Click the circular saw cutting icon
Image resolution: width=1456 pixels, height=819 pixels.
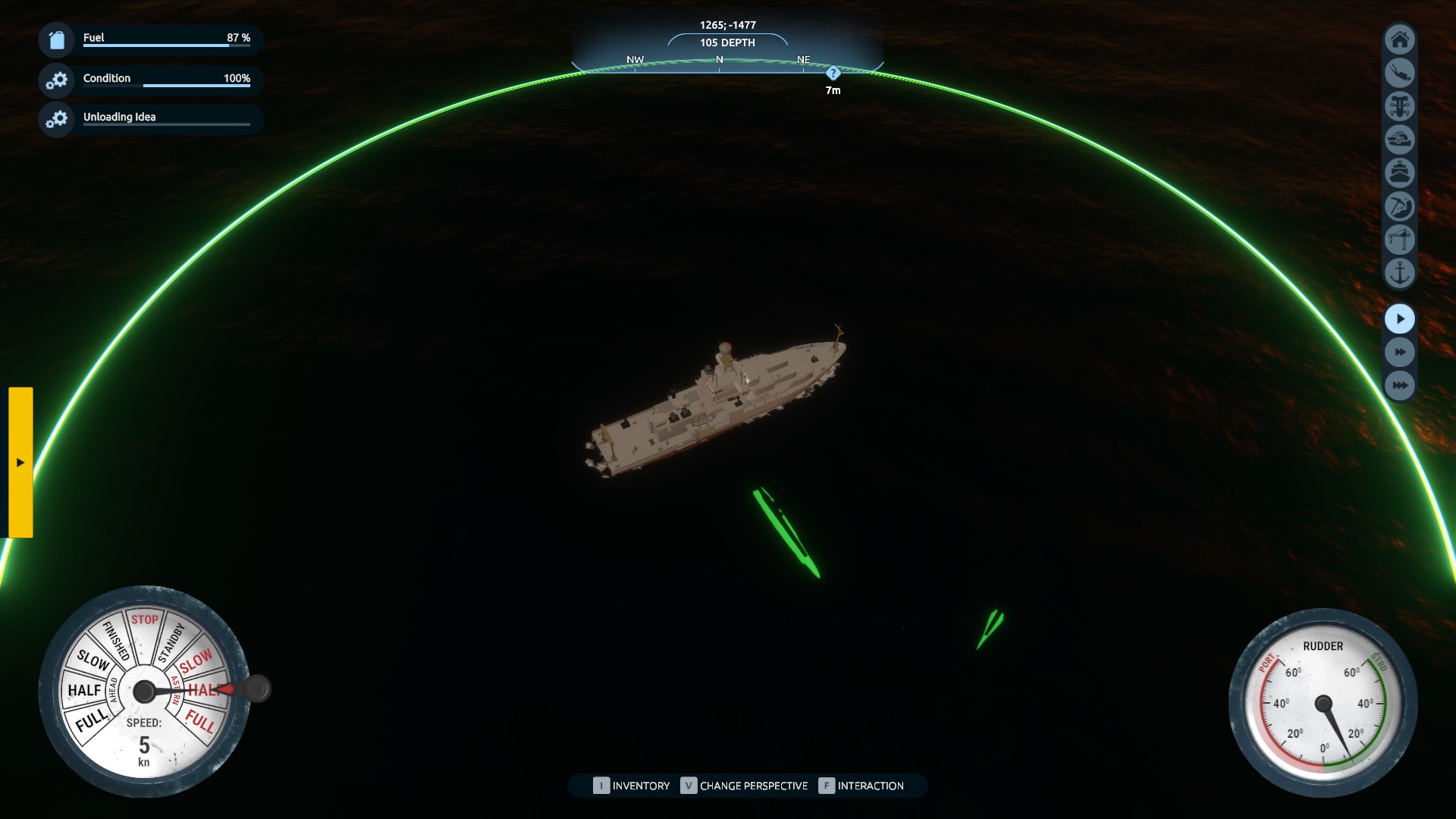coord(1399,140)
